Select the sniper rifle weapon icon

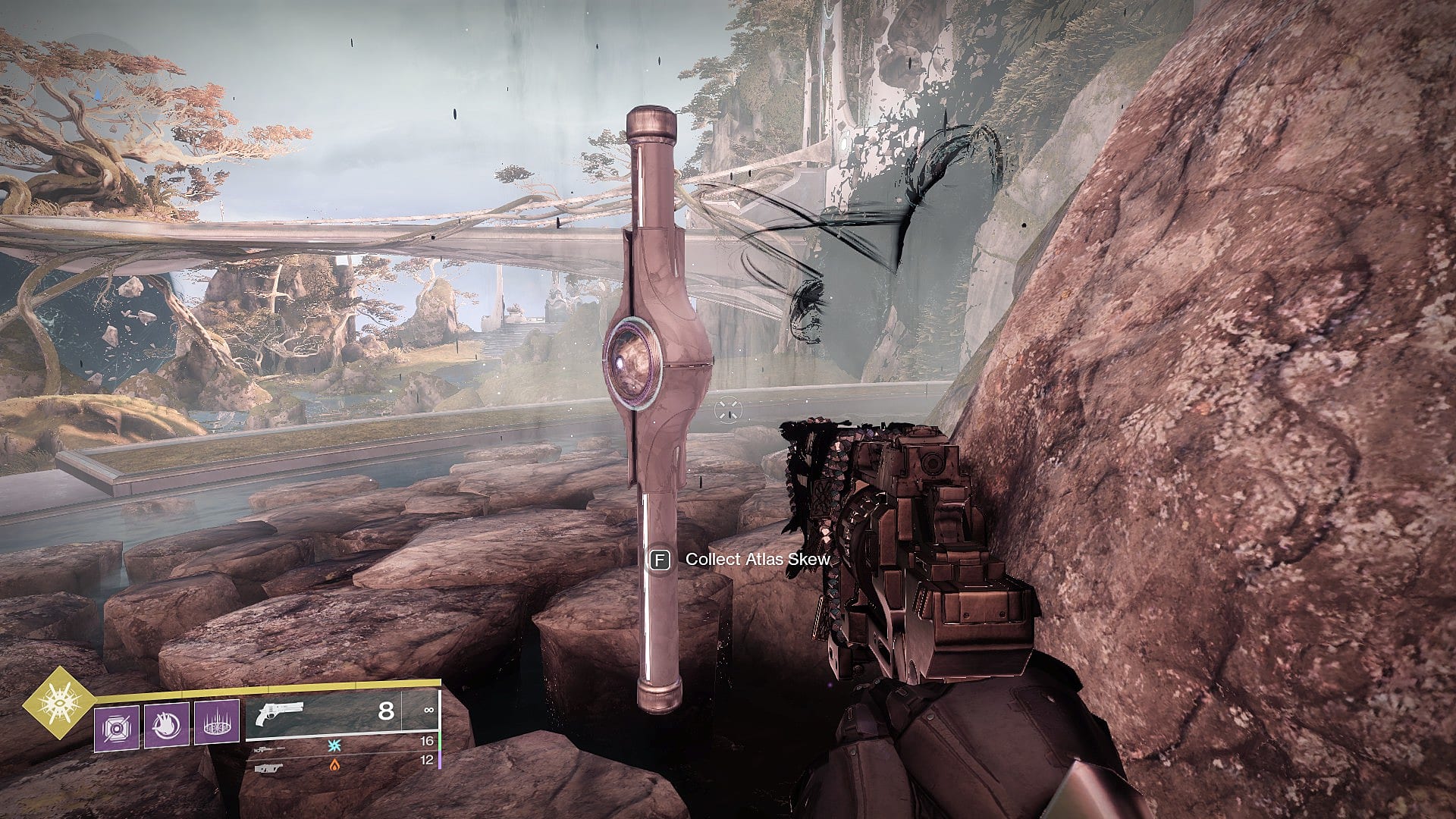click(269, 749)
